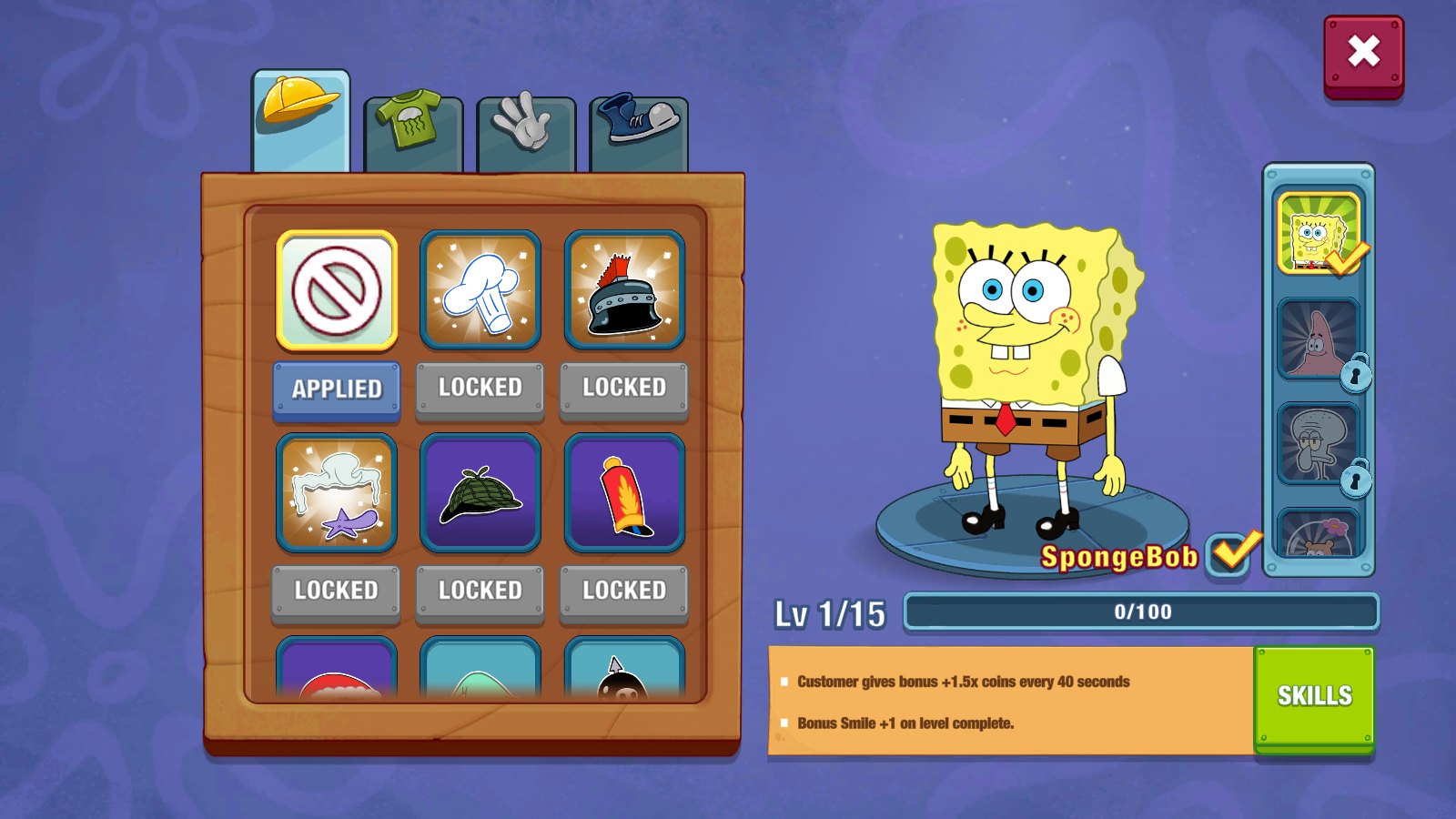
Task: Click LOCKED button under the chef hat
Action: pos(480,389)
